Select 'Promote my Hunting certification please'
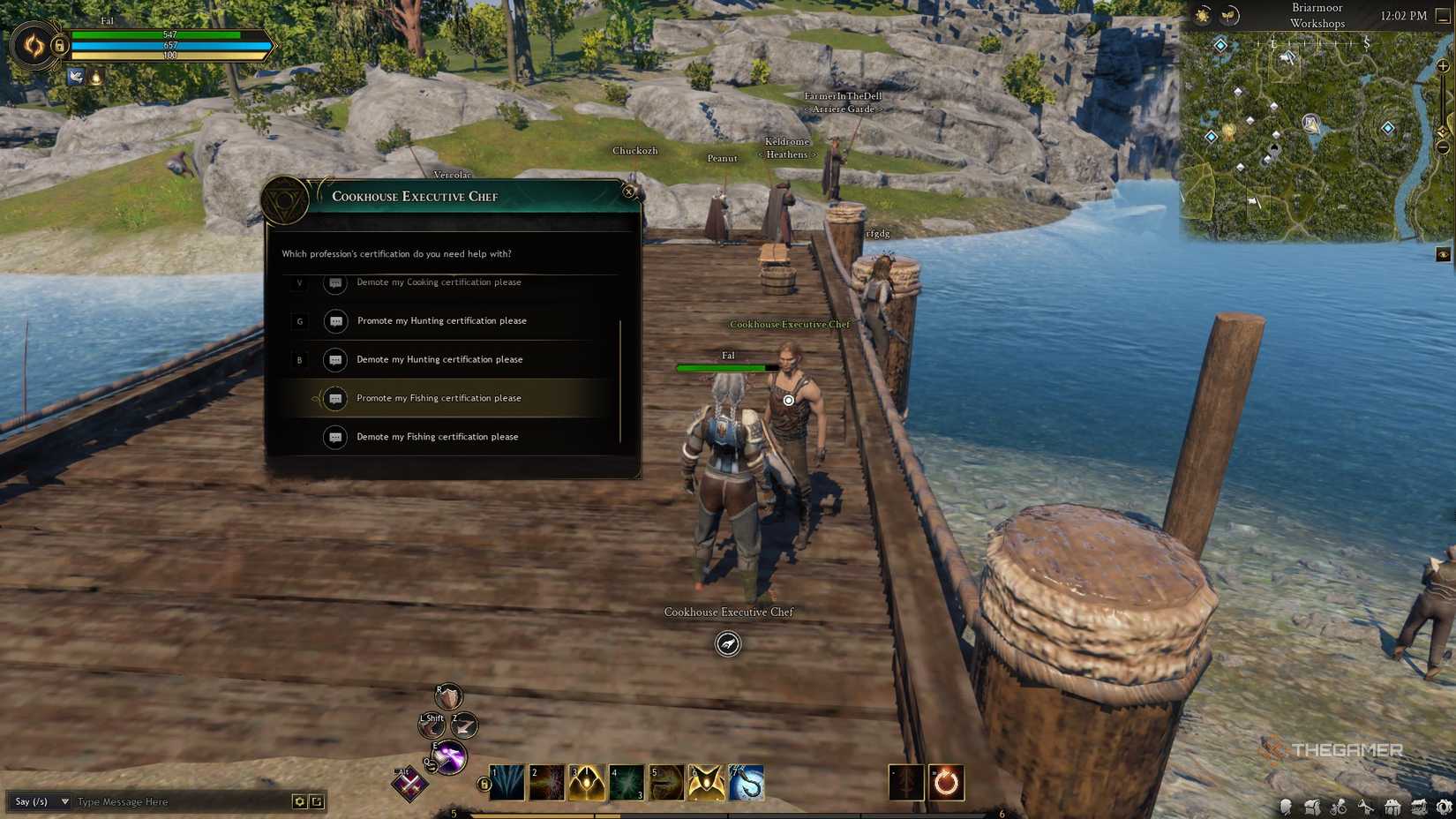This screenshot has width=1456, height=819. tap(441, 320)
